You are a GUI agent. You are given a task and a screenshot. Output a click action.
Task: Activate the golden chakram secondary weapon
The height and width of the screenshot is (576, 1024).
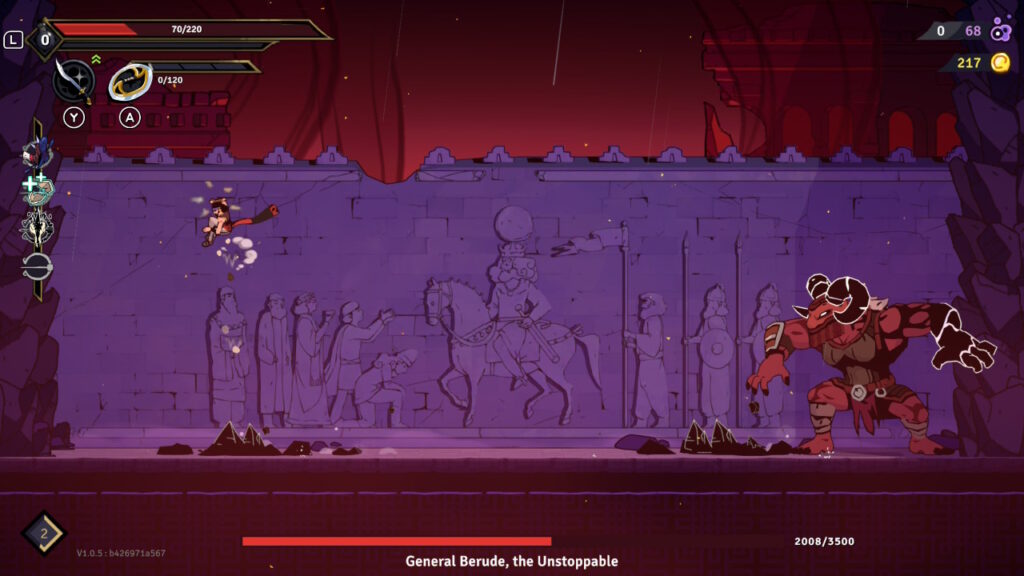tap(130, 82)
